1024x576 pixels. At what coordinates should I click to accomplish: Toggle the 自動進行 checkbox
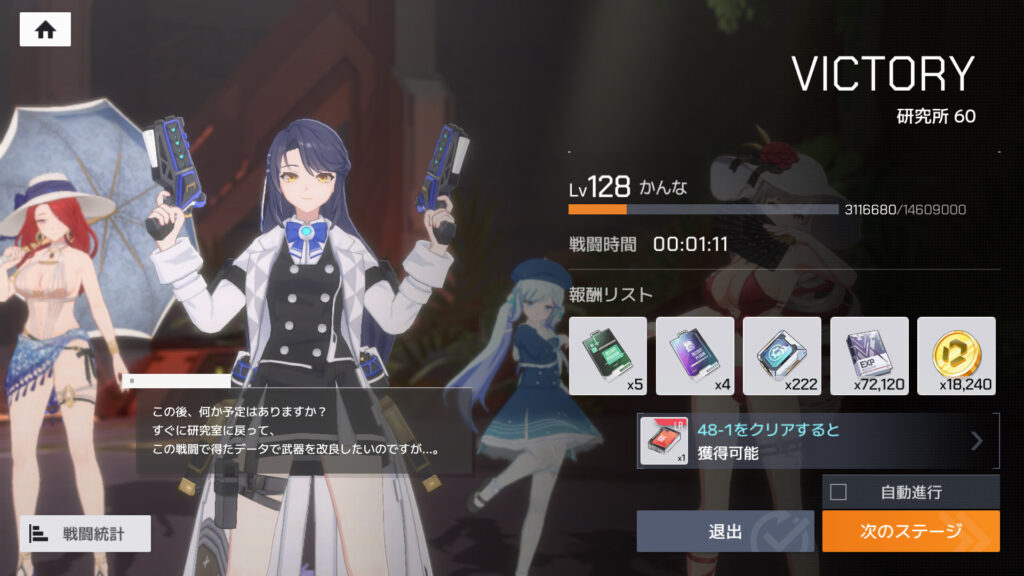838,492
